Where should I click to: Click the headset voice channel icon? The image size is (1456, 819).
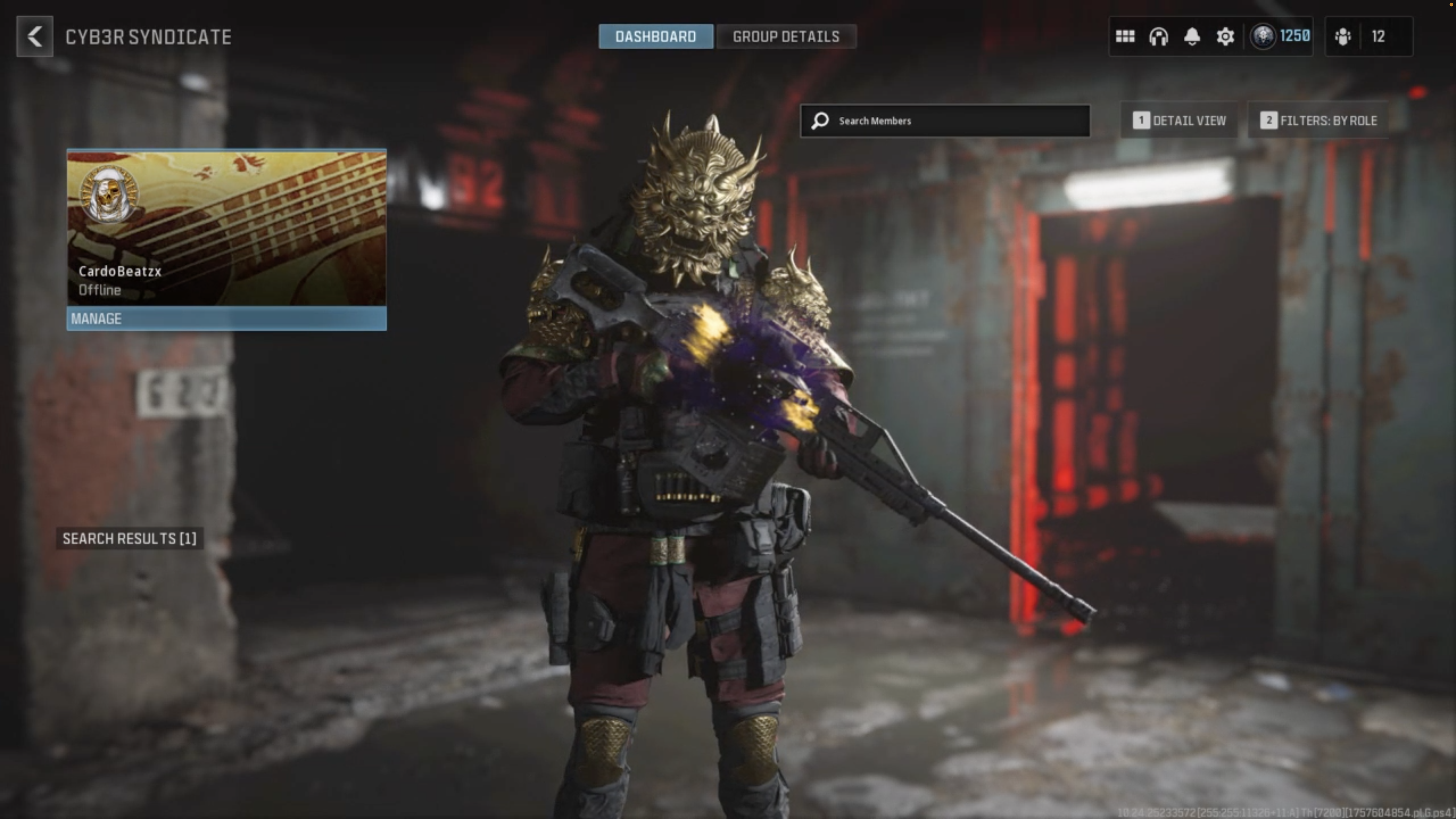pyautogui.click(x=1158, y=37)
